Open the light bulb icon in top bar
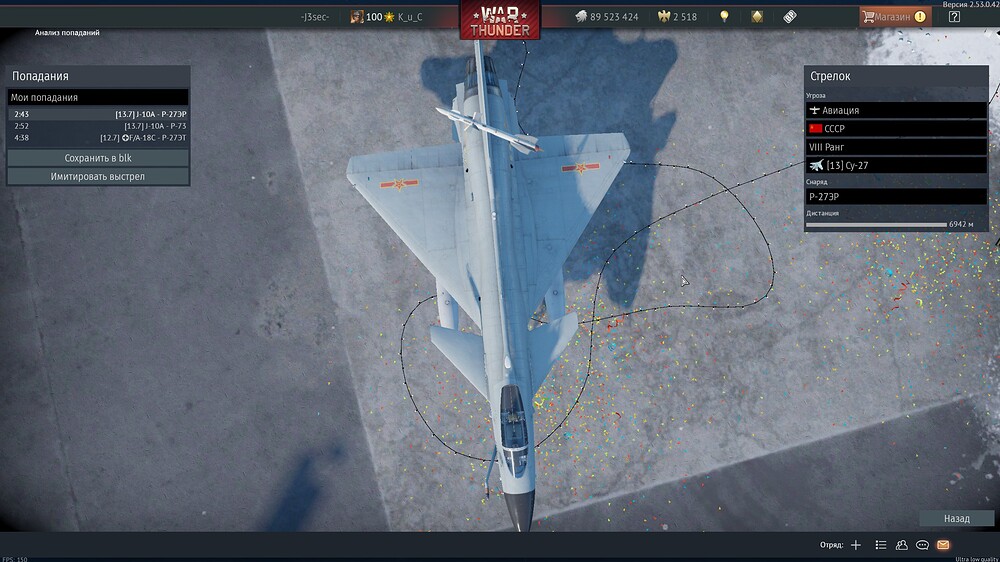This screenshot has width=1000, height=562. click(x=724, y=17)
